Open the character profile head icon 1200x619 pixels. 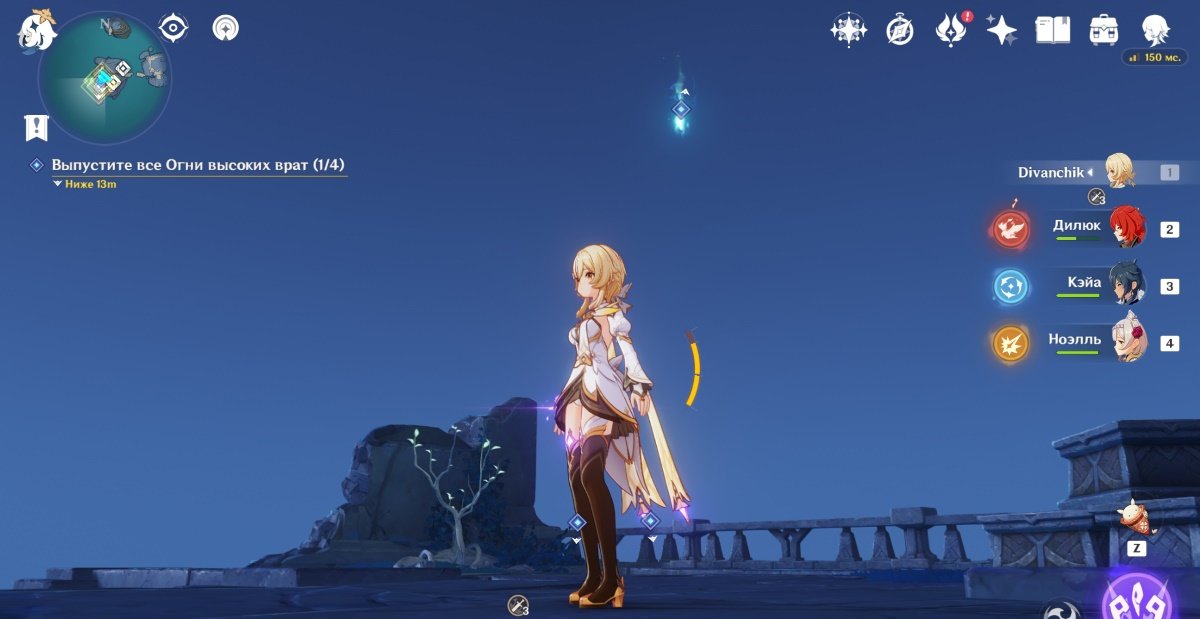pyautogui.click(x=1155, y=30)
